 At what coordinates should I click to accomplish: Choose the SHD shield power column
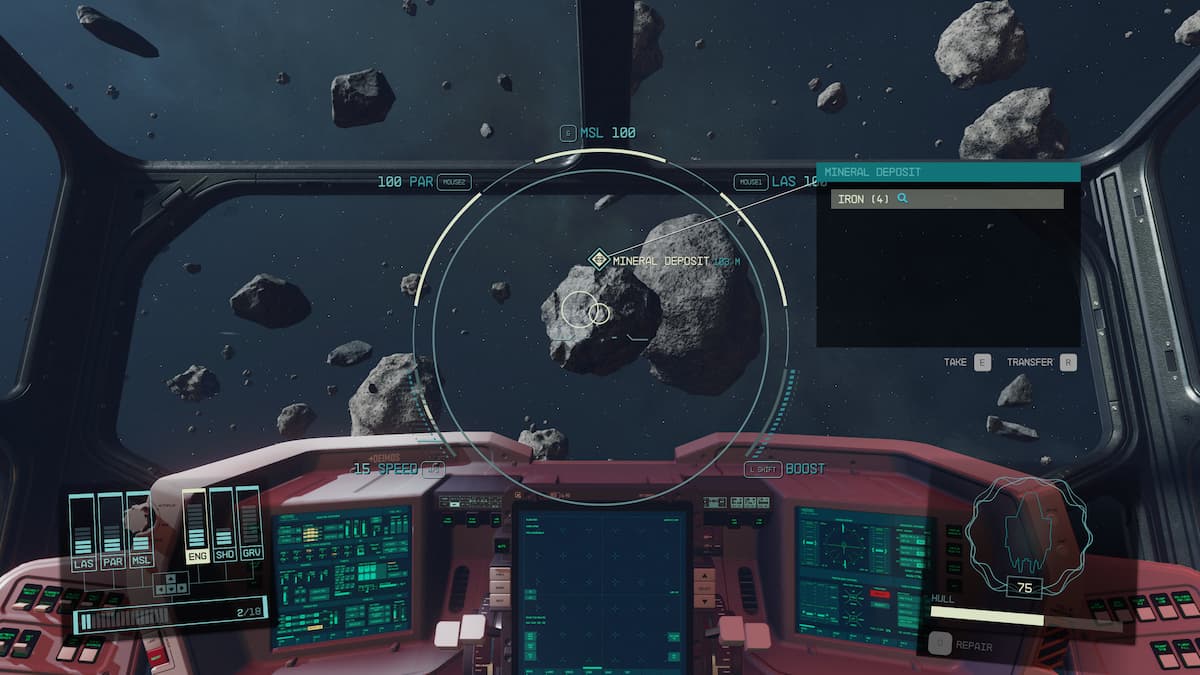point(224,527)
